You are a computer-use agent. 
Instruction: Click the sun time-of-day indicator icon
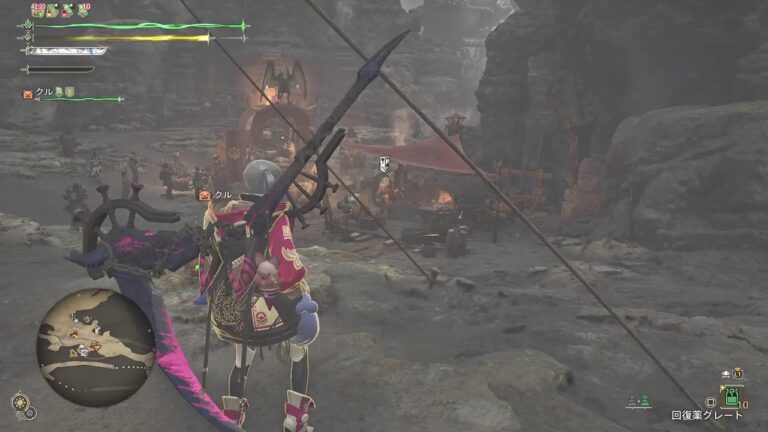20,402
